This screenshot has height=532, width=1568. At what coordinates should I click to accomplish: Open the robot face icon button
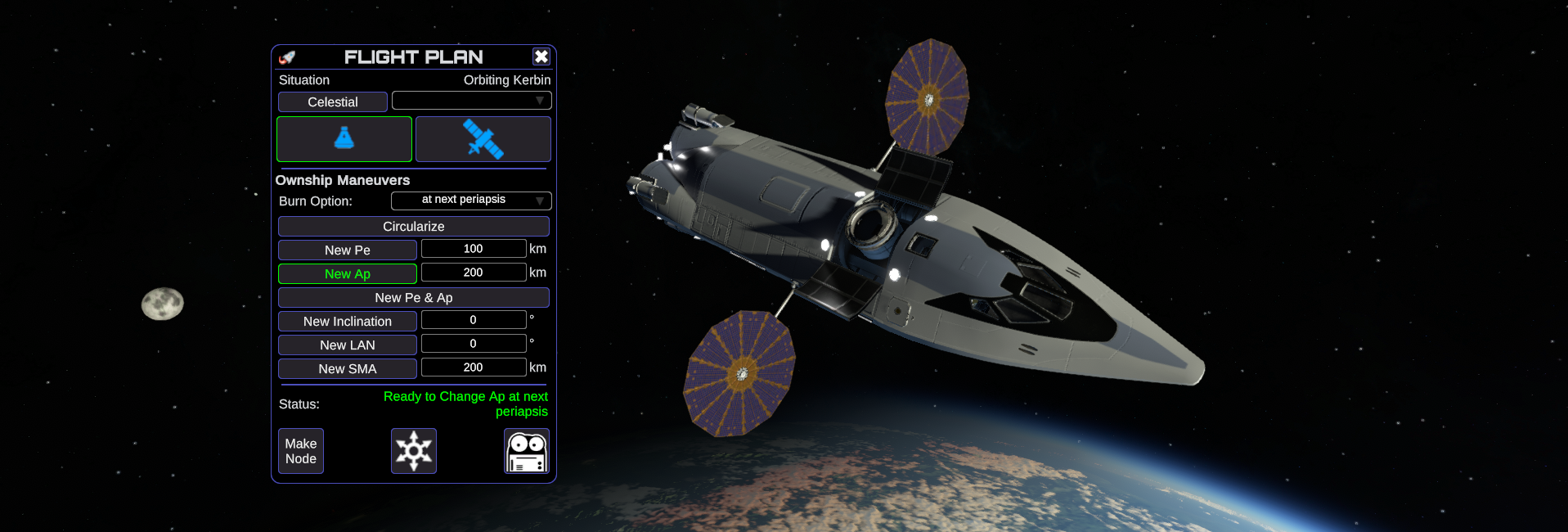(526, 451)
